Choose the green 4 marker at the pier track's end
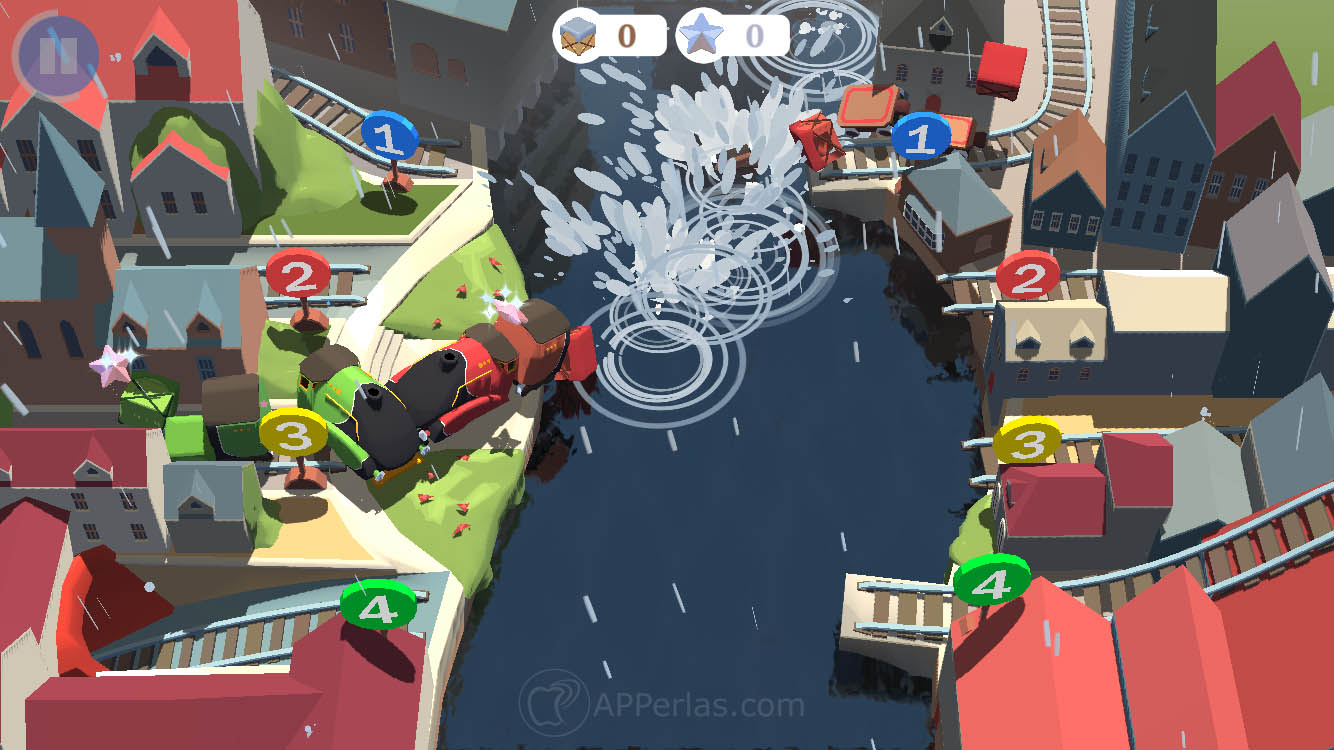This screenshot has width=1334, height=750. 991,580
